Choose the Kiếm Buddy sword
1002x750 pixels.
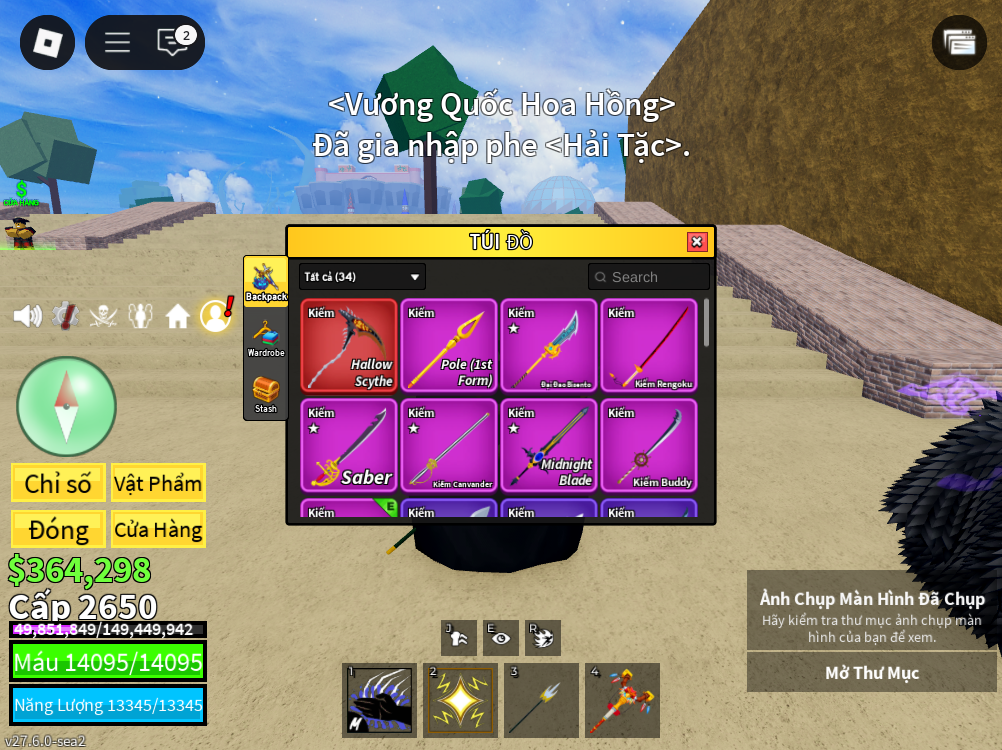click(x=649, y=445)
